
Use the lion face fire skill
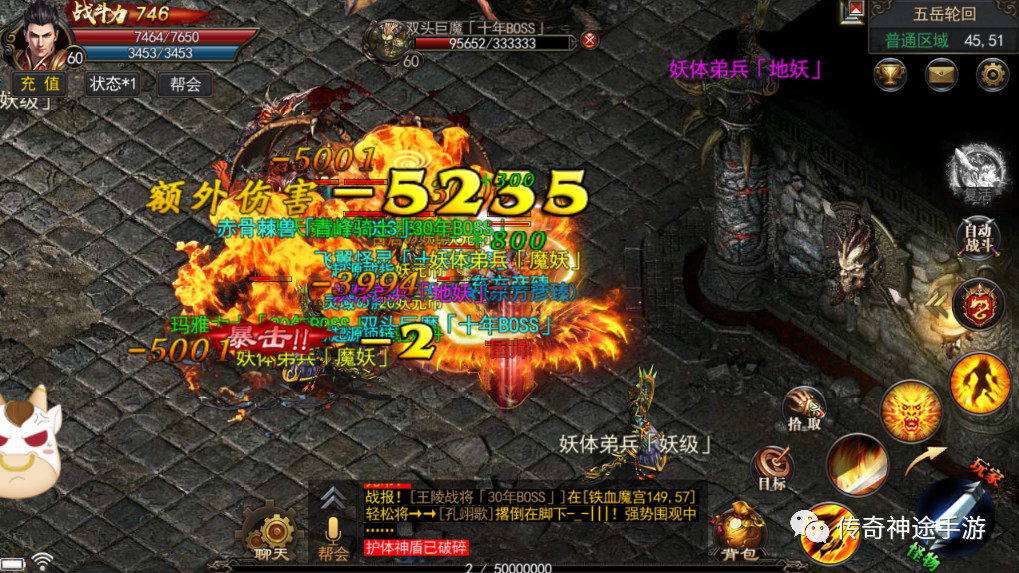[911, 411]
